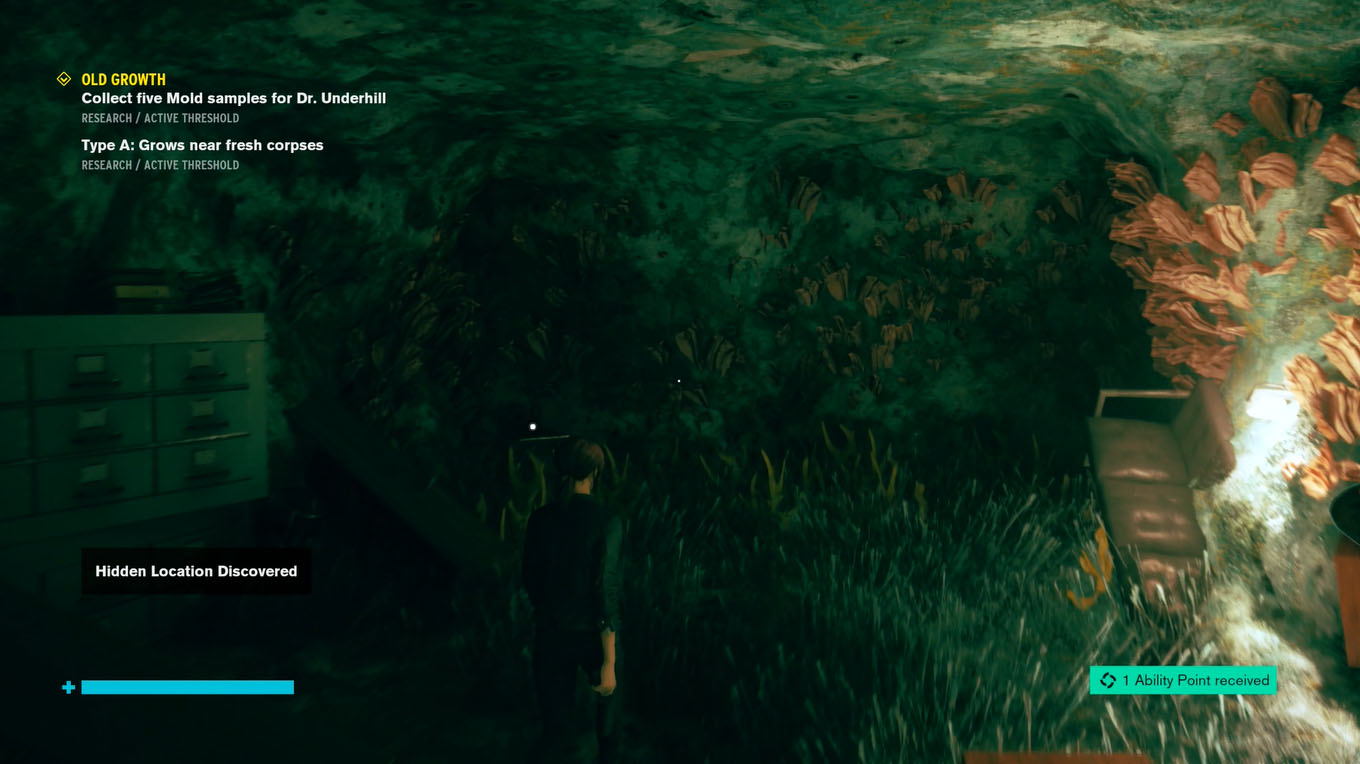Click the white interaction dot near Jesse

click(532, 426)
